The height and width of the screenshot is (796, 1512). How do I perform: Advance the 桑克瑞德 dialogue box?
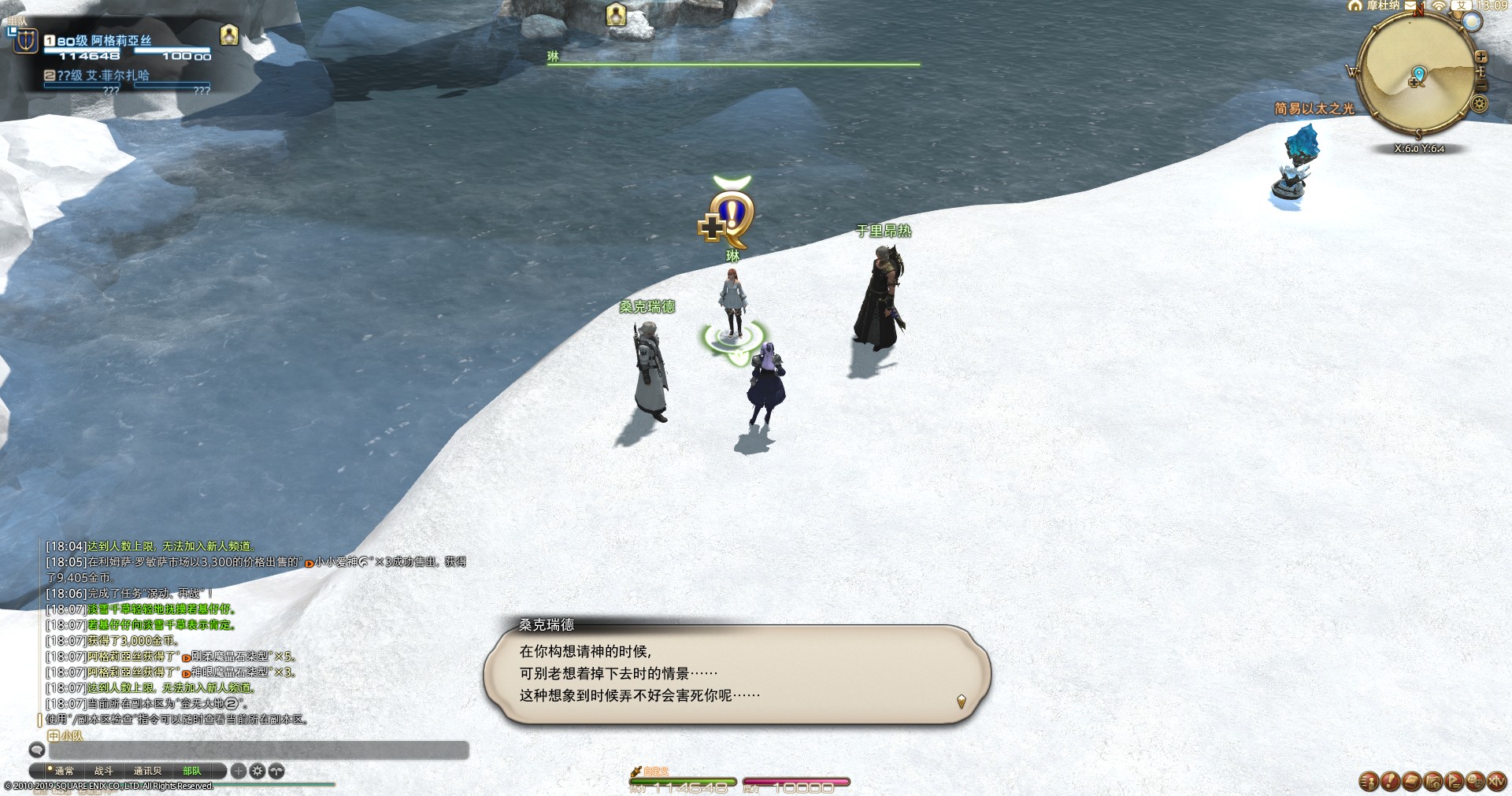961,701
